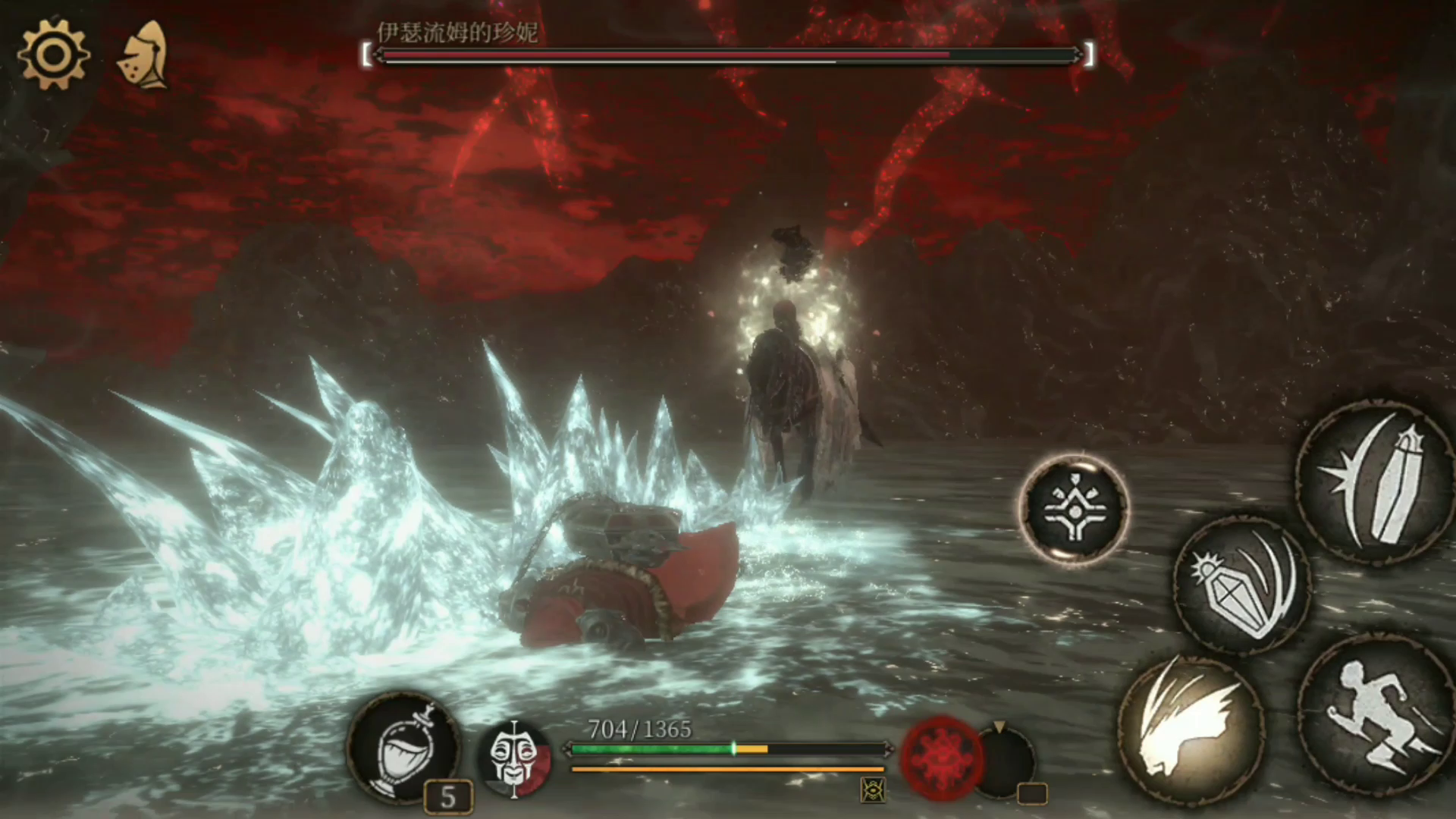Viewport: 1456px width, 819px height.
Task: Trigger the glowing lock-on target button
Action: tap(1074, 508)
